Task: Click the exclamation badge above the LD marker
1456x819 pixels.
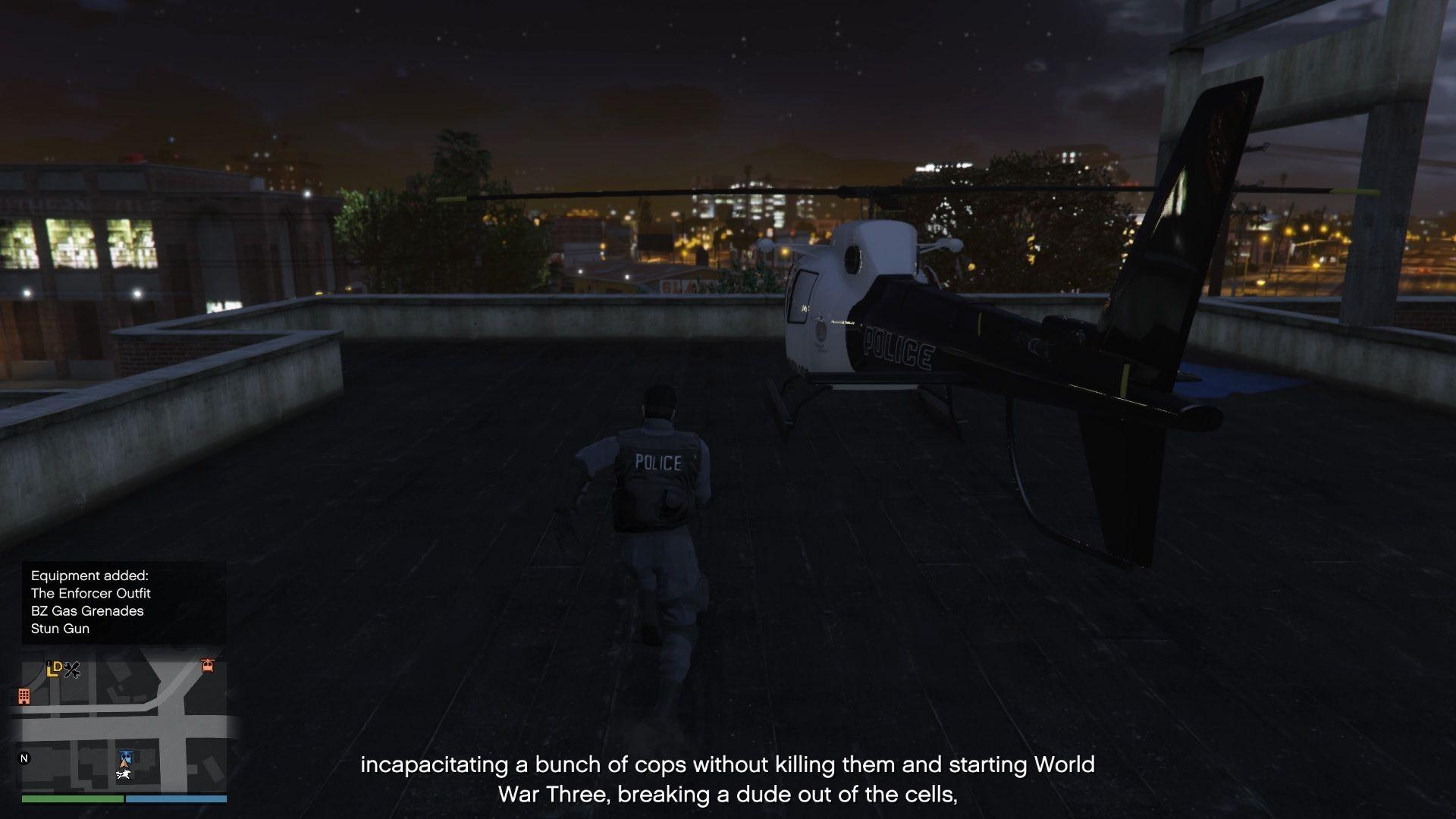Action: coord(49,663)
